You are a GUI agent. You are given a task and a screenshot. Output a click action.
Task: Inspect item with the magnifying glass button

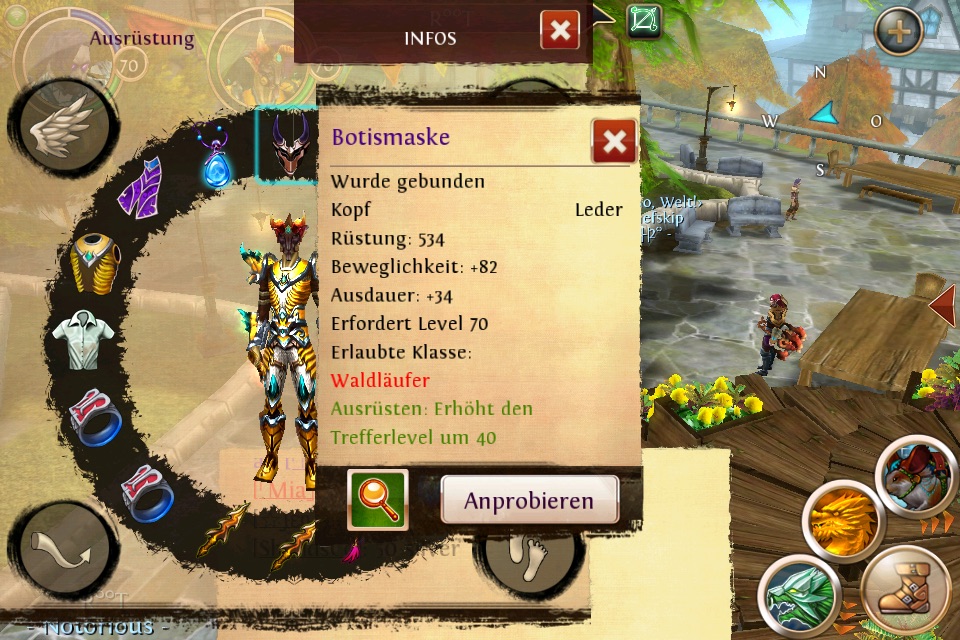[x=378, y=500]
